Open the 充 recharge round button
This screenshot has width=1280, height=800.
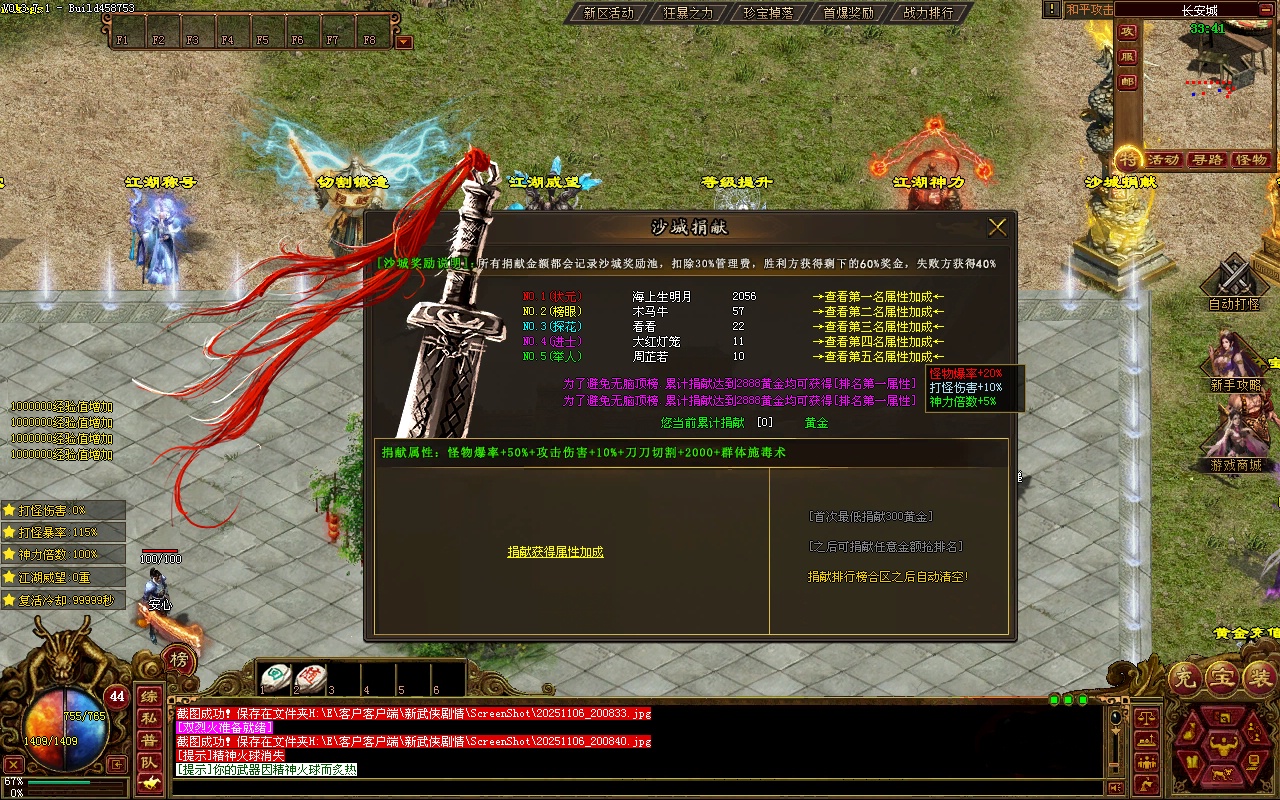click(x=1185, y=679)
